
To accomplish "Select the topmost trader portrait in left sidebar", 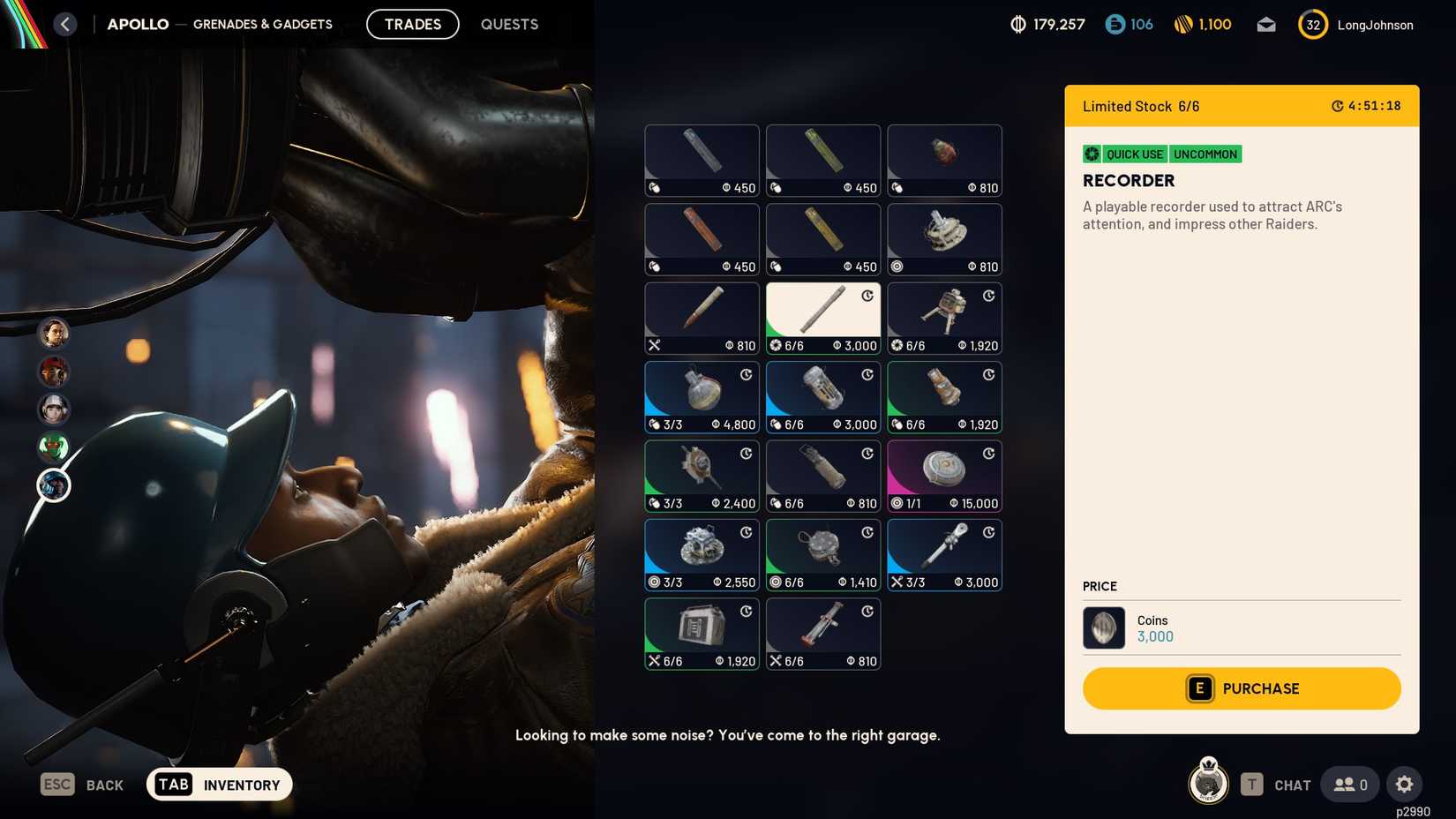I will [54, 334].
